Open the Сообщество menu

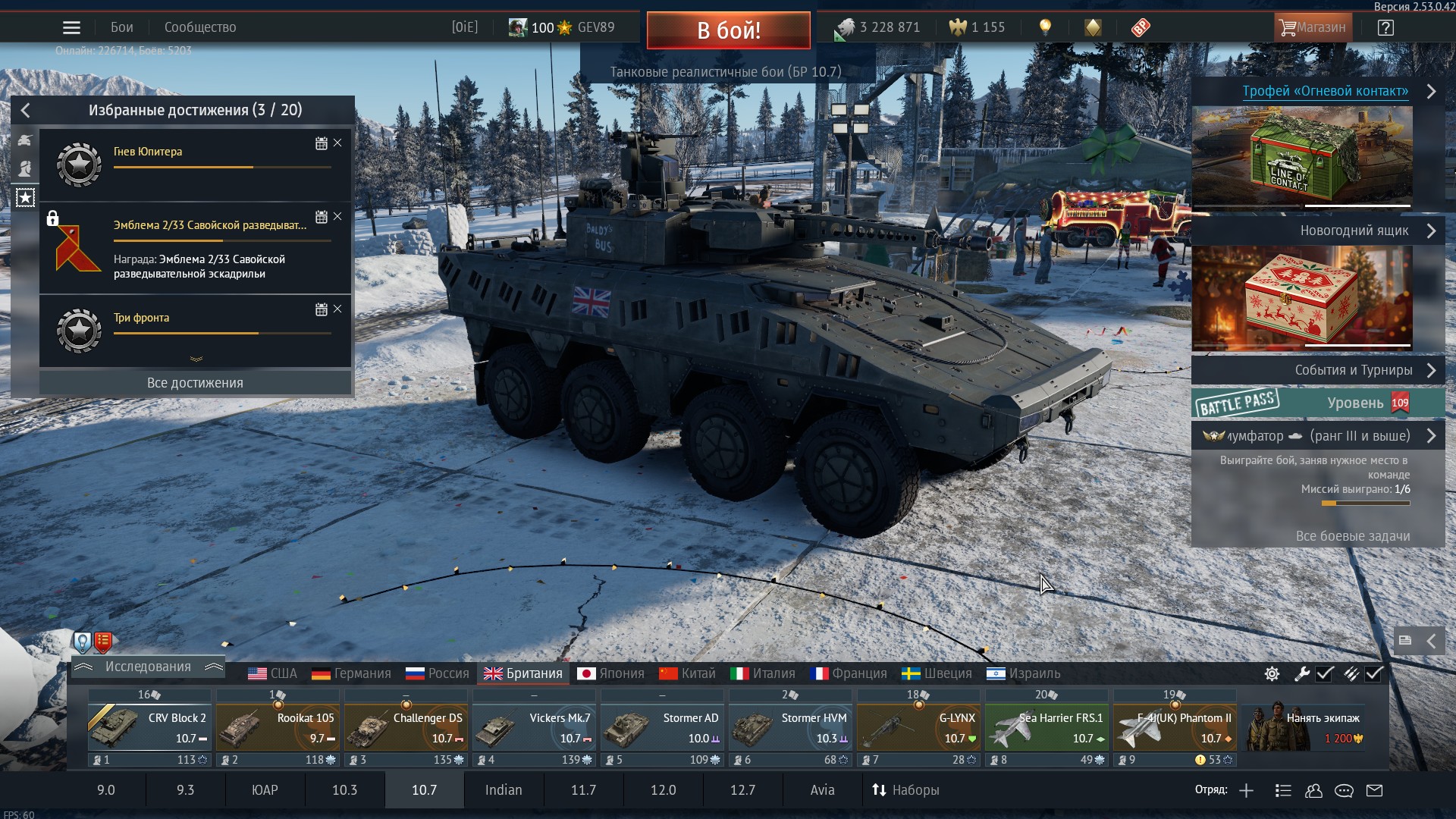(200, 28)
